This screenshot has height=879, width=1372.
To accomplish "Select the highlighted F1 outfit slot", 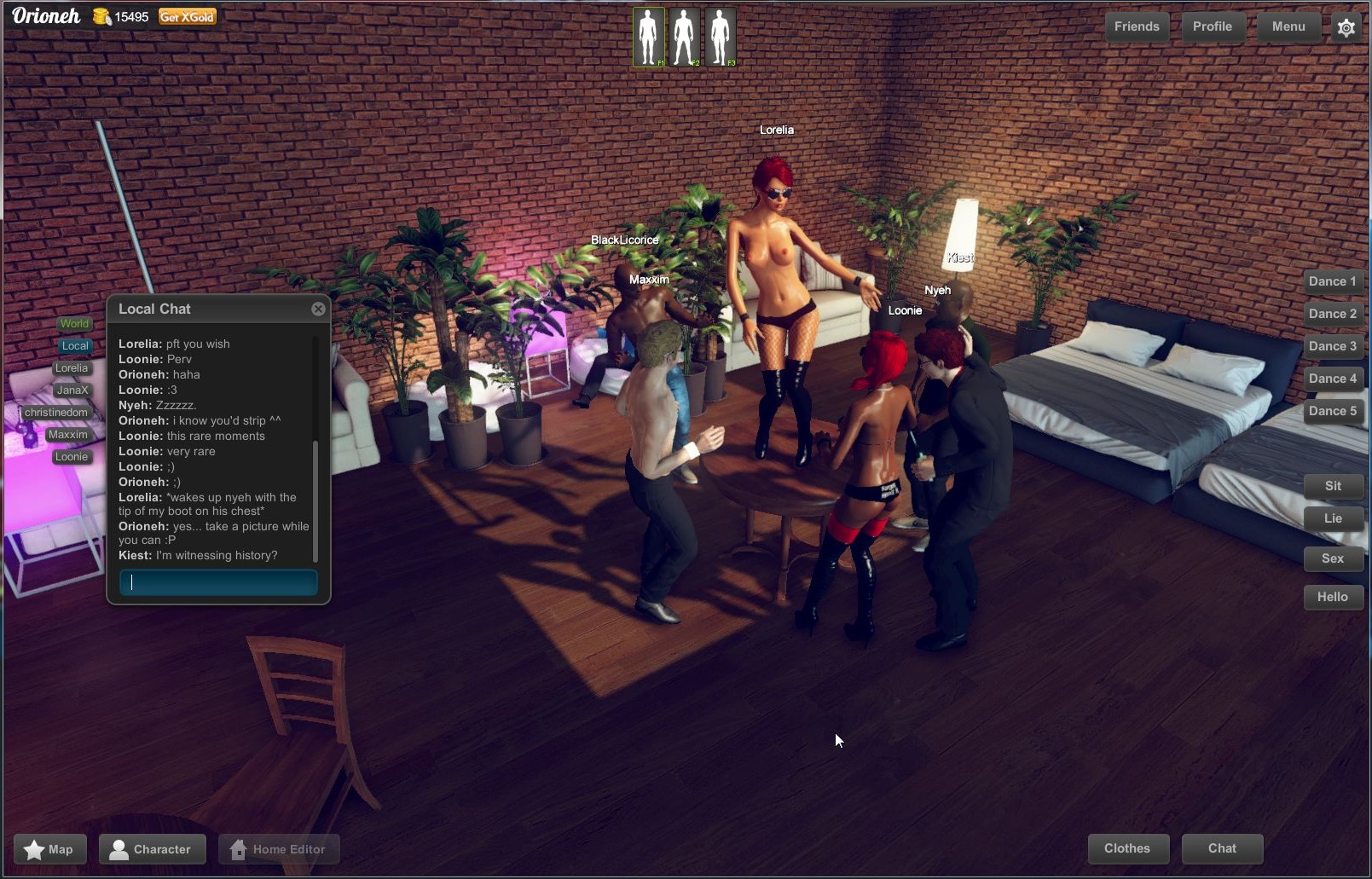I will coord(648,36).
